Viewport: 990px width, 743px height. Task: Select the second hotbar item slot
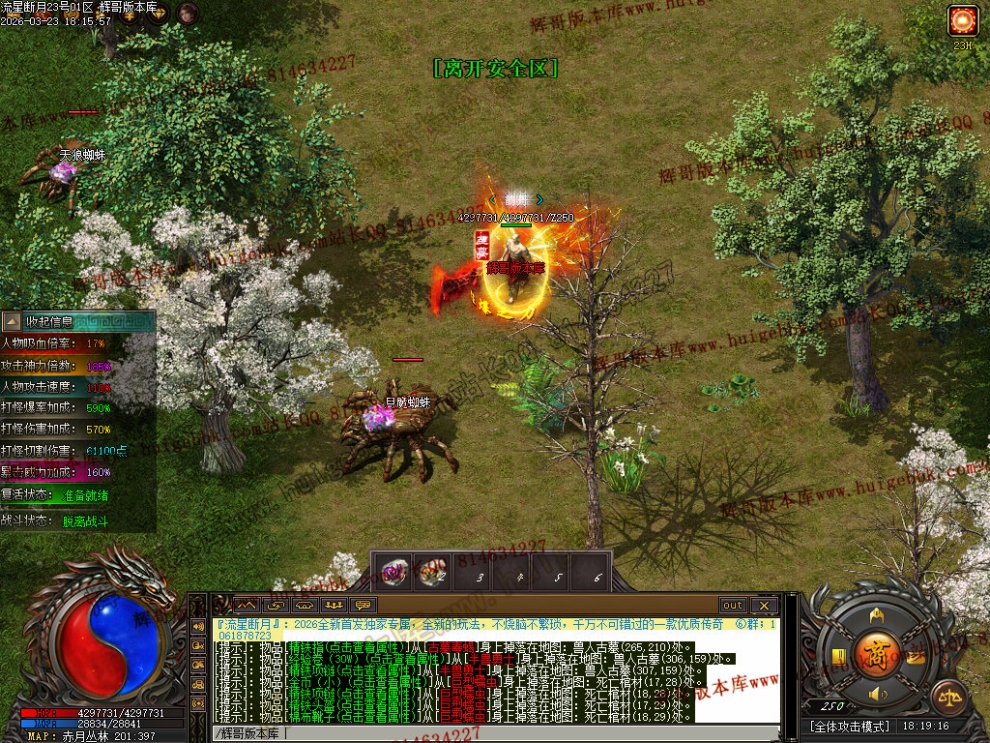(x=432, y=573)
